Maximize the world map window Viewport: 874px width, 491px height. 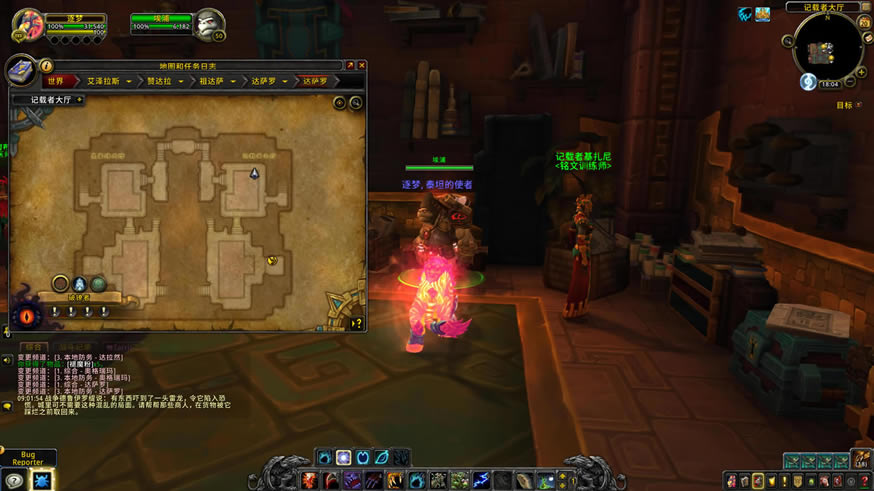349,66
